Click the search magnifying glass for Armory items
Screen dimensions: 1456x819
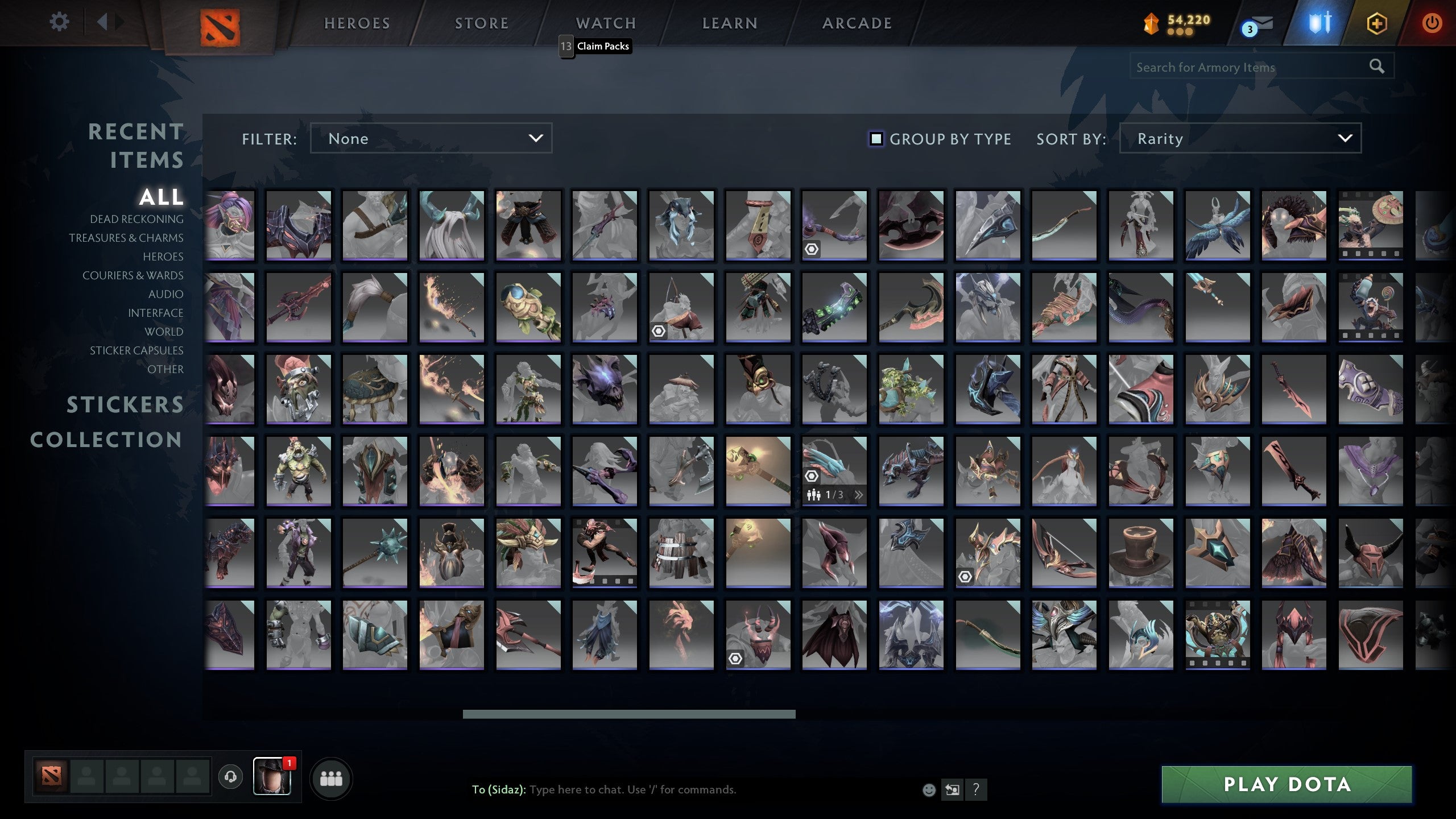pos(1376,66)
